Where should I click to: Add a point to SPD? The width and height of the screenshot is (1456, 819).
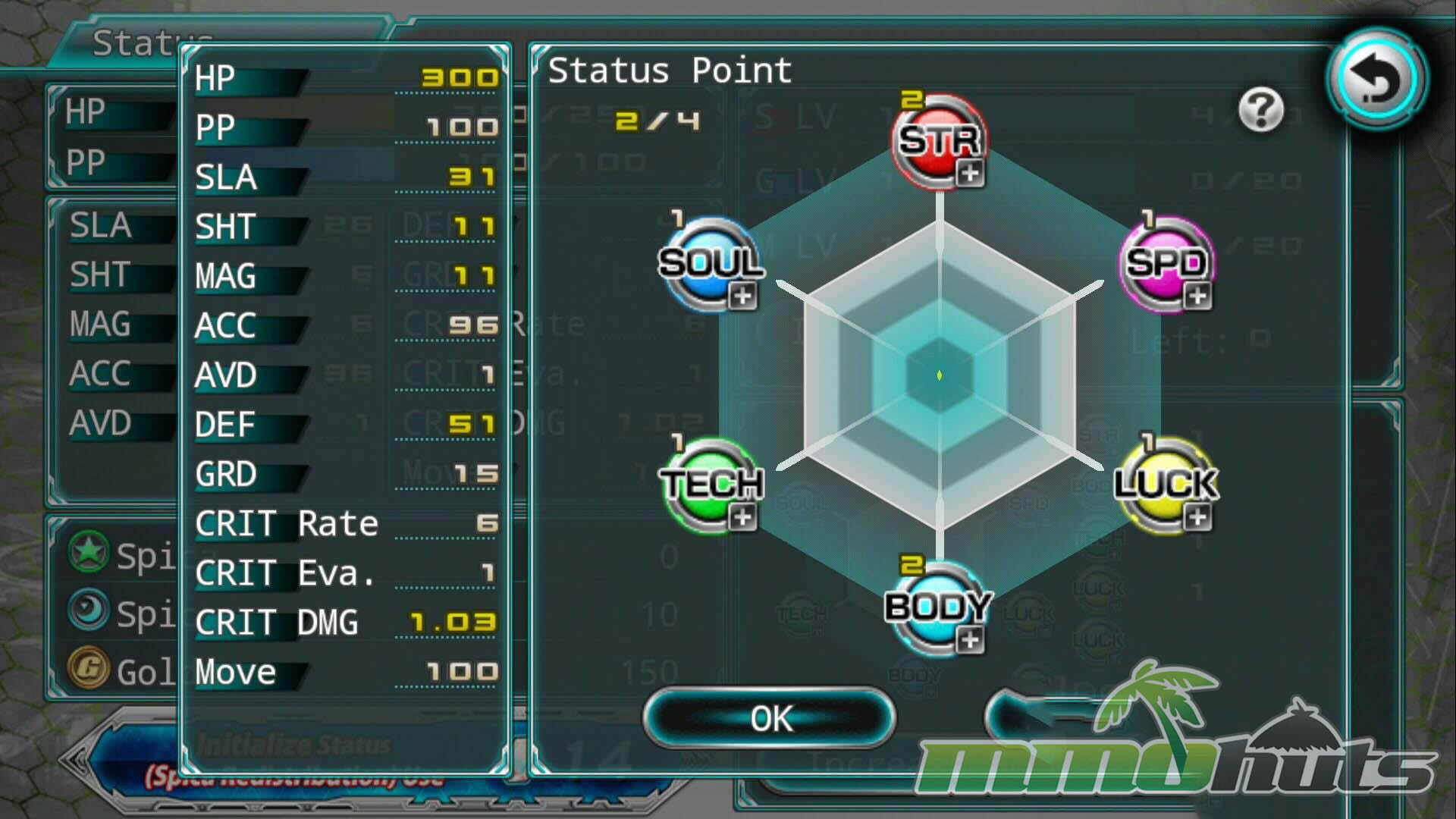tap(1197, 296)
